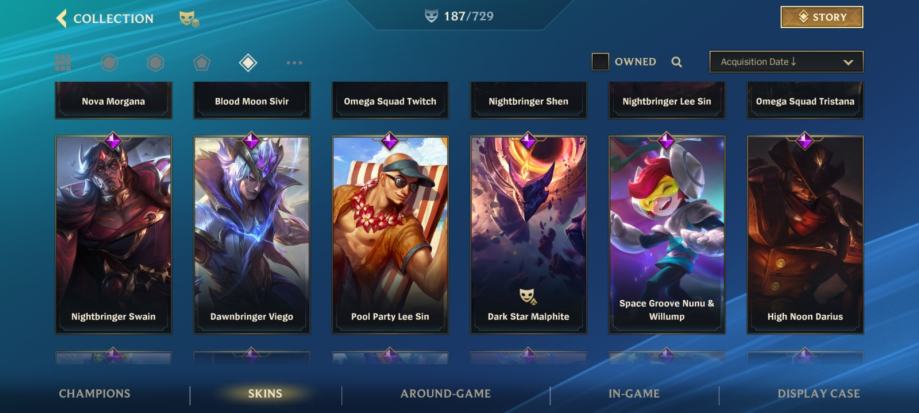Switch to the Champions tab
The width and height of the screenshot is (919, 413).
click(94, 394)
